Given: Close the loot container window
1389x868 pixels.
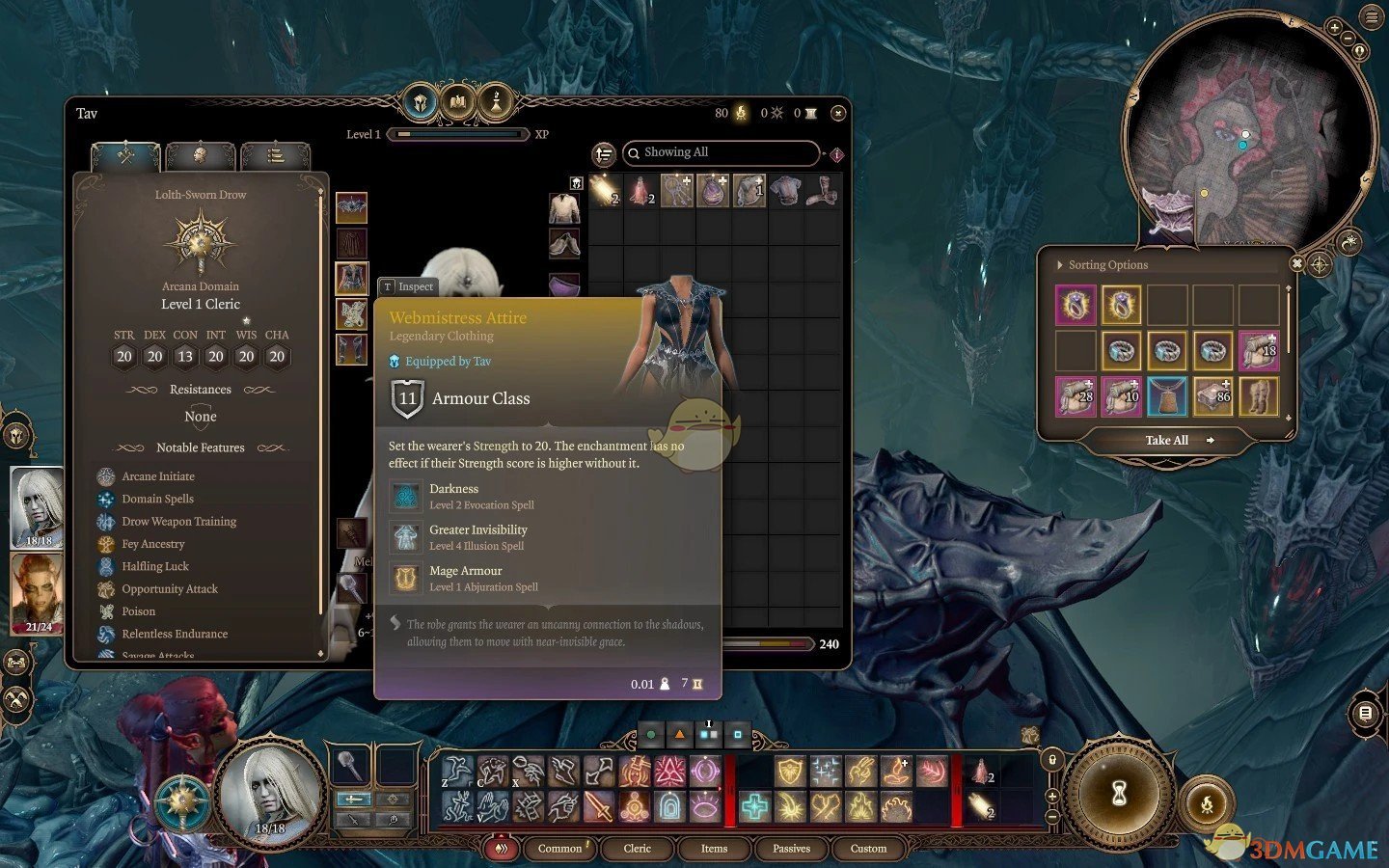Looking at the screenshot, I should pos(1297,263).
